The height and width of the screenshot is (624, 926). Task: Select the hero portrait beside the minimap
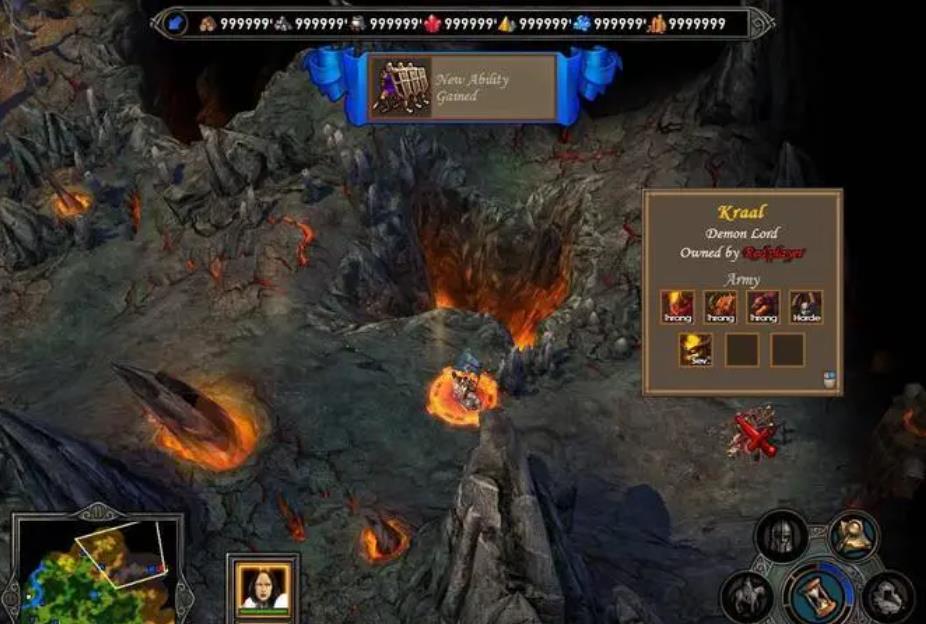click(263, 588)
